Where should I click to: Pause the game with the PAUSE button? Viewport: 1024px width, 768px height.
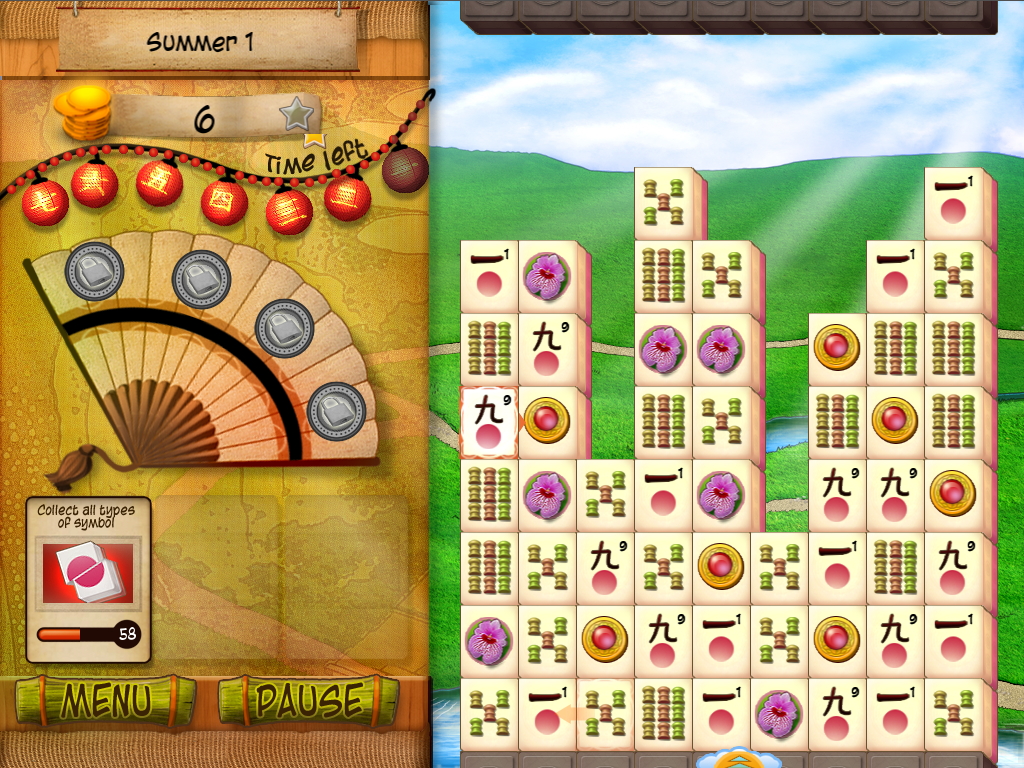[x=308, y=700]
